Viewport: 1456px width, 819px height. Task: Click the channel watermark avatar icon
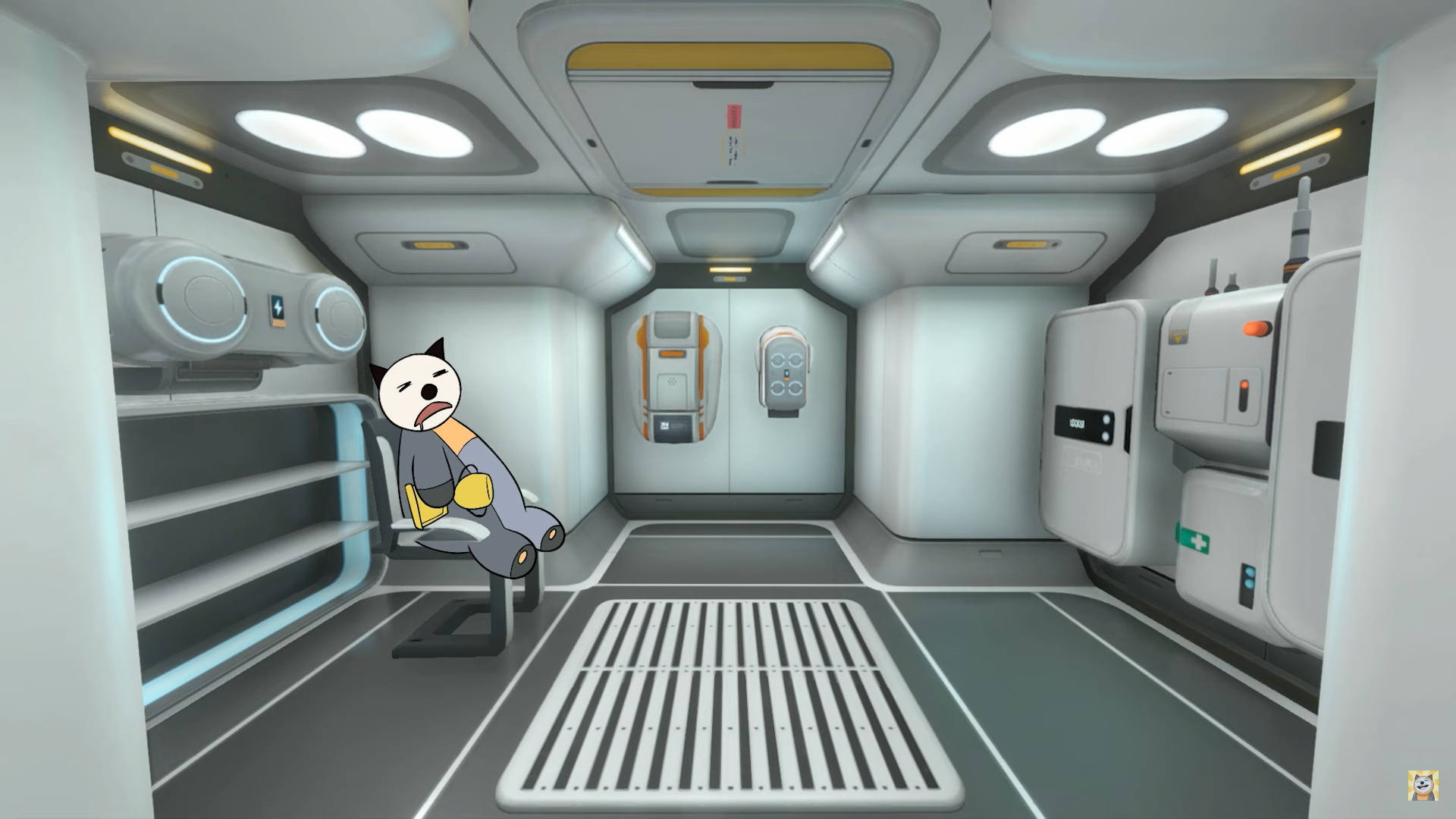coord(1423,786)
